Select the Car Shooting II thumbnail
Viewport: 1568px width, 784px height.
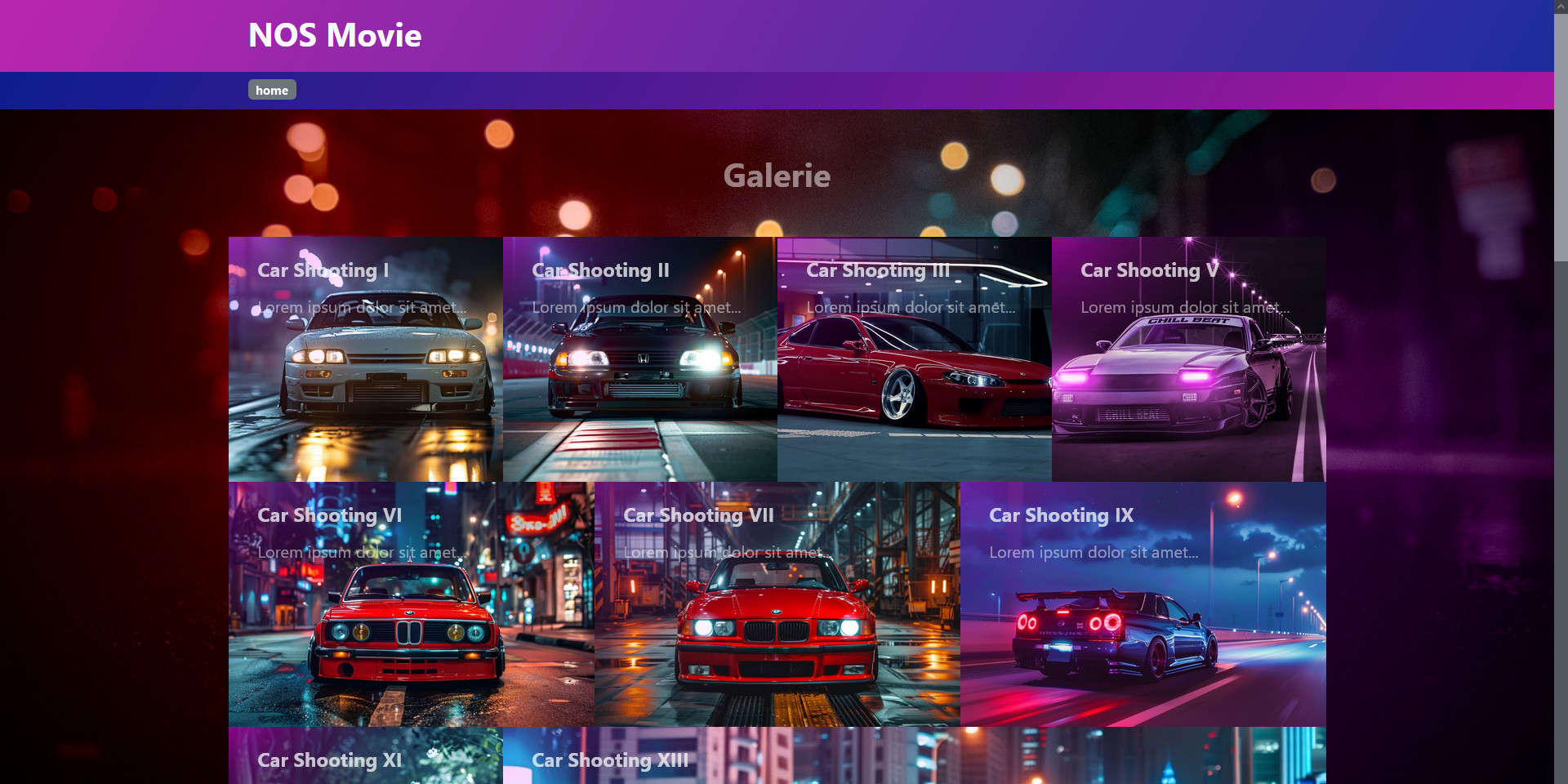(x=639, y=359)
